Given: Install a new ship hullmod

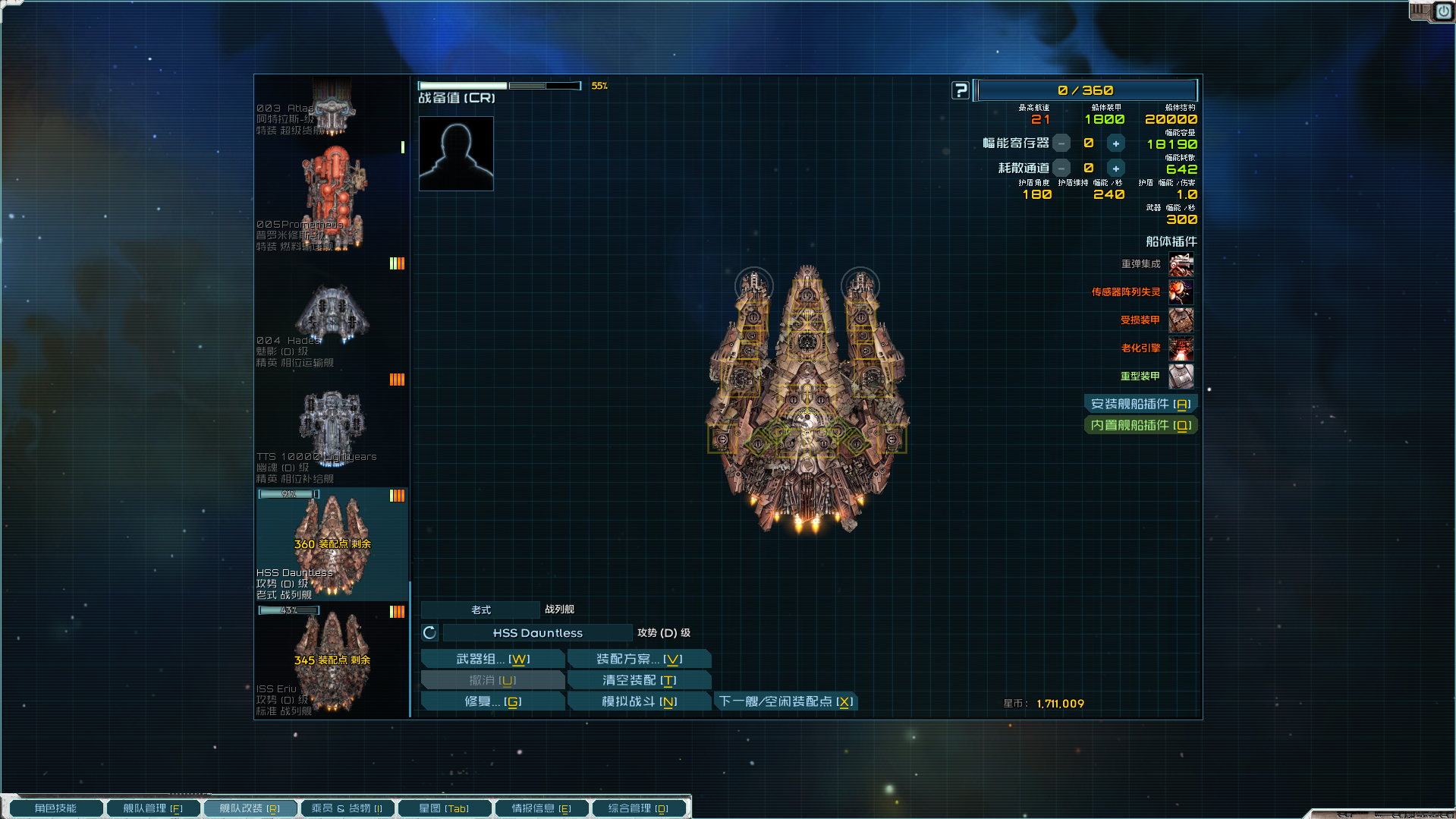Looking at the screenshot, I should click(1140, 404).
